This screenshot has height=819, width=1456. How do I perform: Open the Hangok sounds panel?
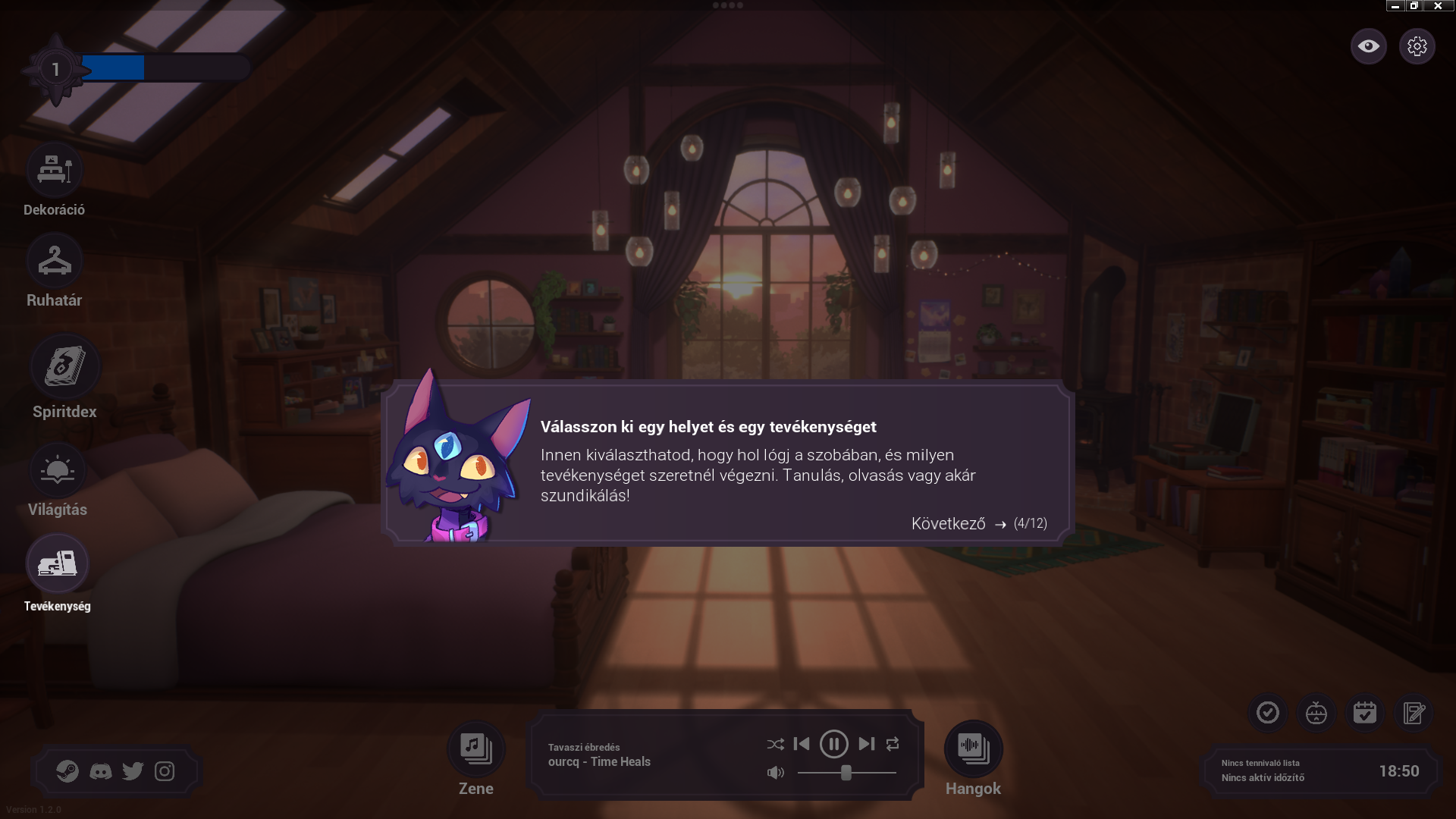pyautogui.click(x=974, y=748)
